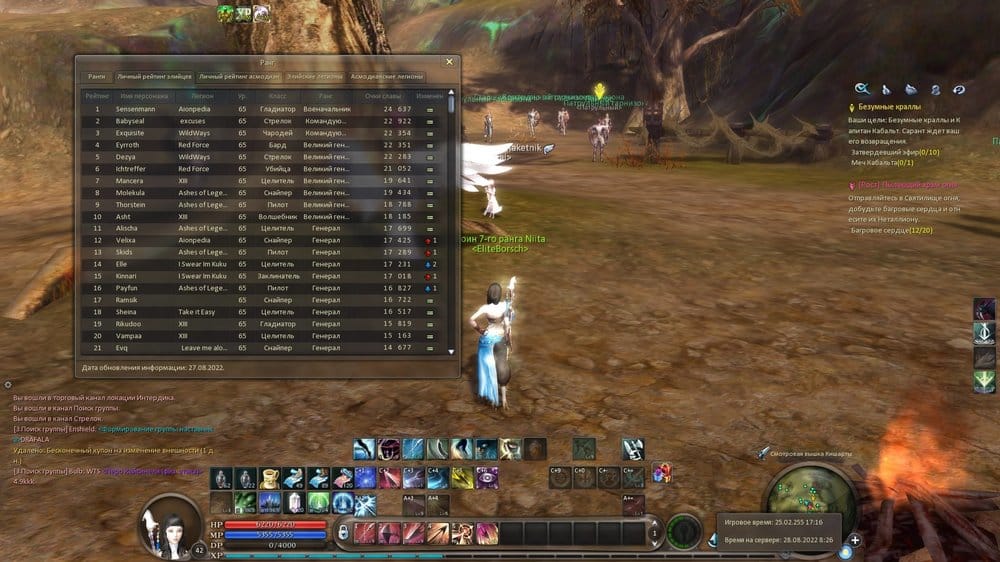The height and width of the screenshot is (562, 1000).
Task: Close the ranking window
Action: (450, 62)
